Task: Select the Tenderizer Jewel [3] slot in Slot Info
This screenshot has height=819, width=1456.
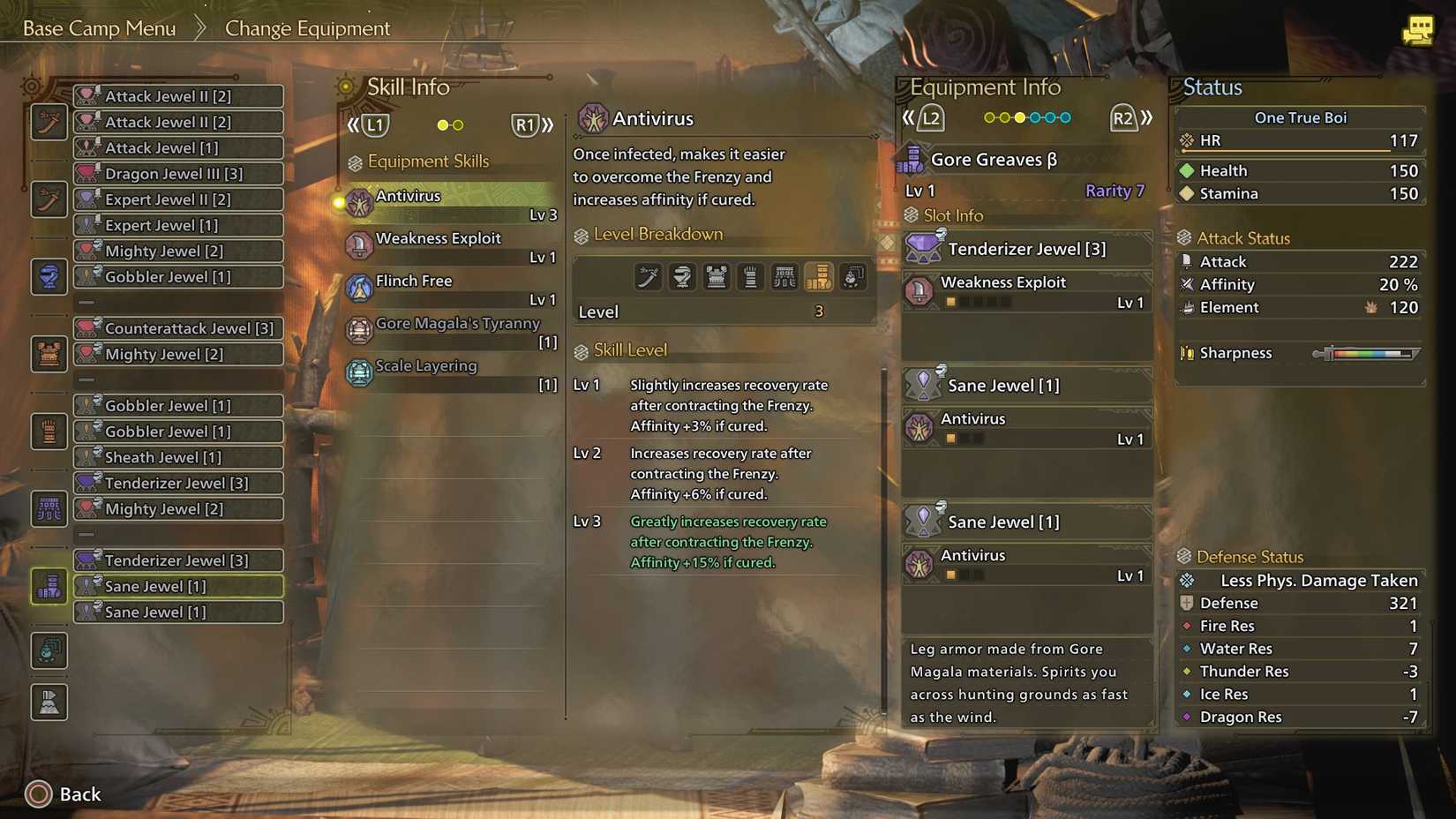Action: click(x=1026, y=248)
